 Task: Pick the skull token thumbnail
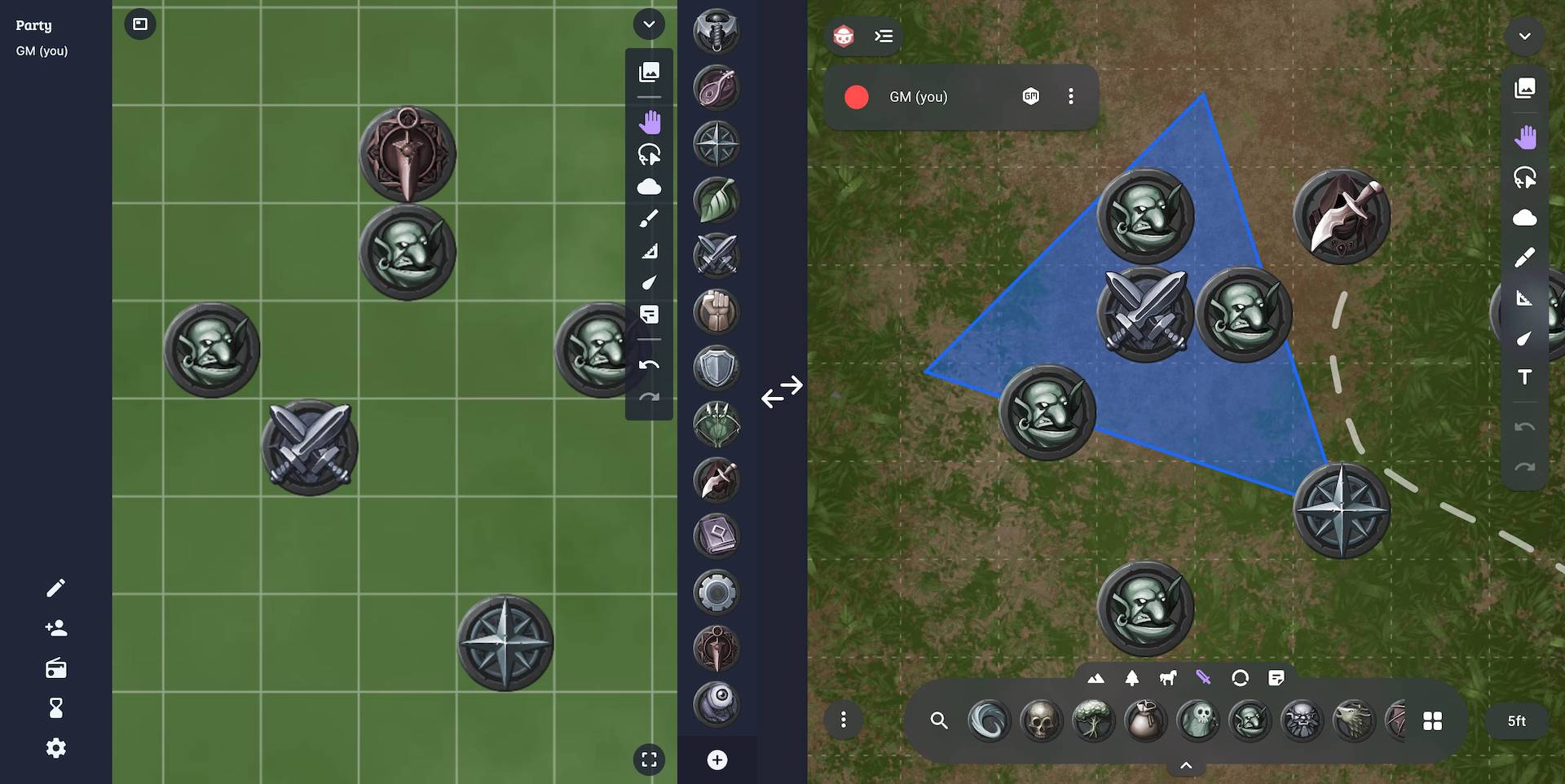coord(1041,720)
